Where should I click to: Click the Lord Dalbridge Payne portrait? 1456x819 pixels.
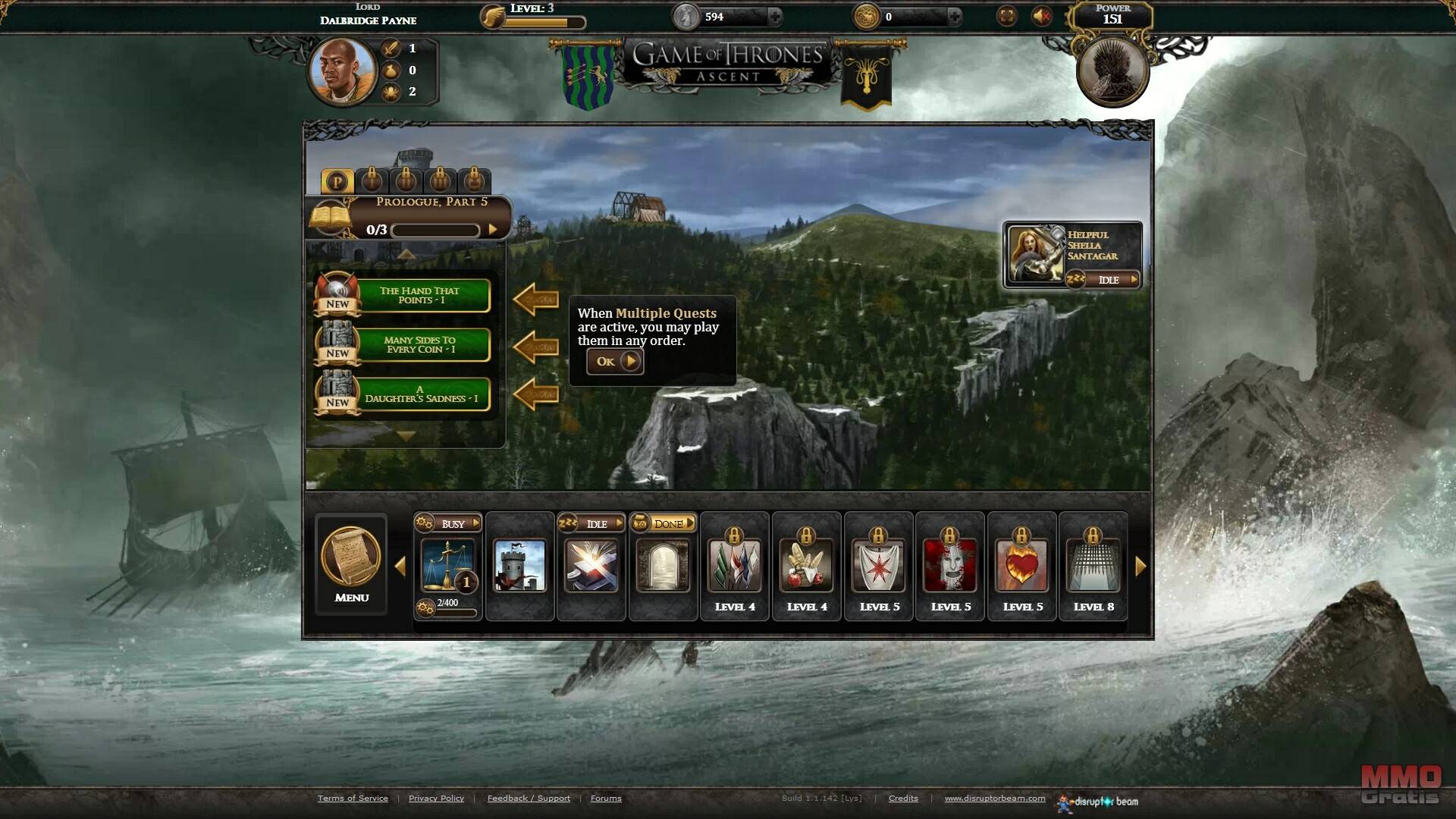pyautogui.click(x=342, y=72)
